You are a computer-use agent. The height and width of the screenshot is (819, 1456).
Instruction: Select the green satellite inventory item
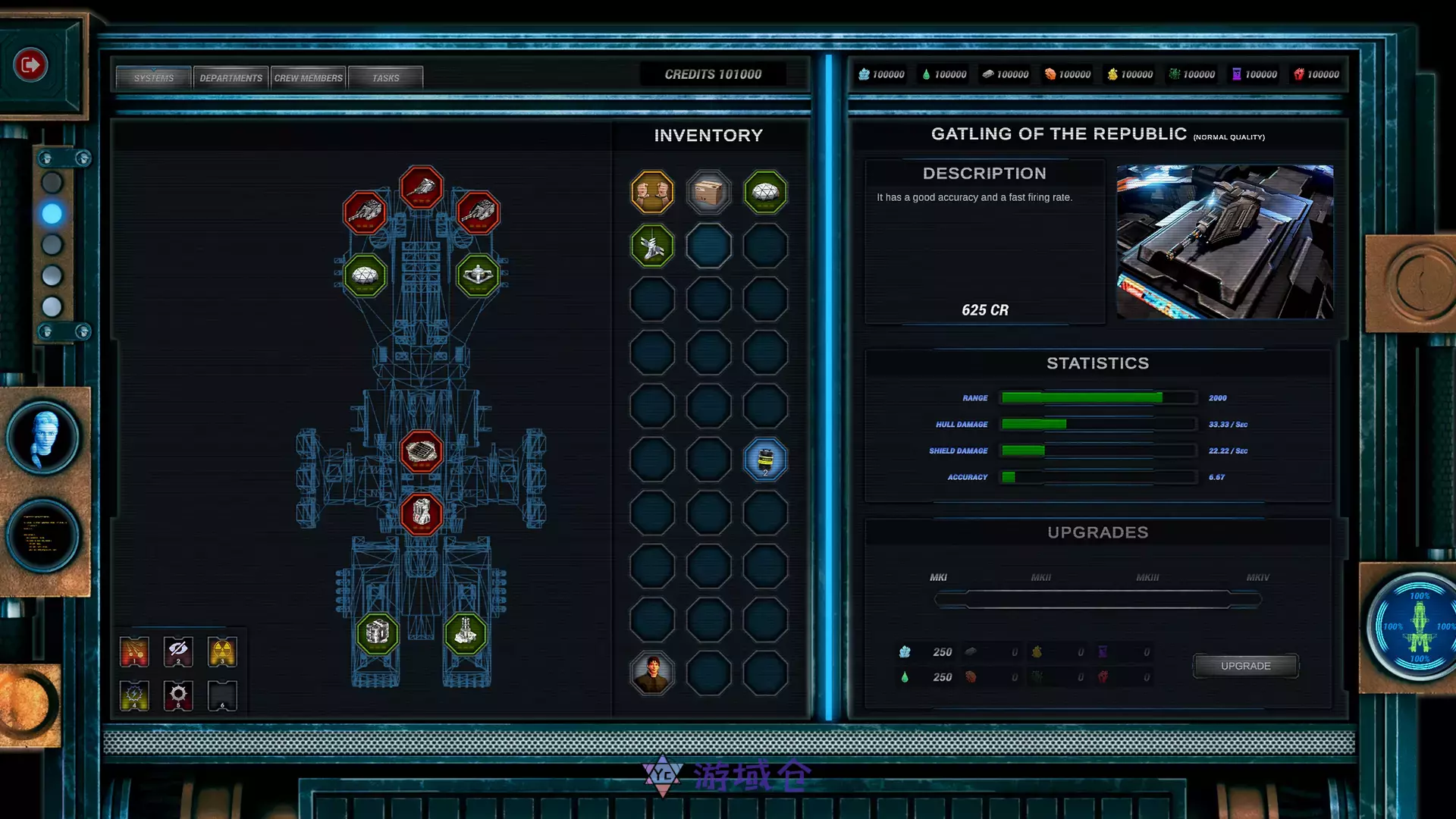tap(652, 246)
